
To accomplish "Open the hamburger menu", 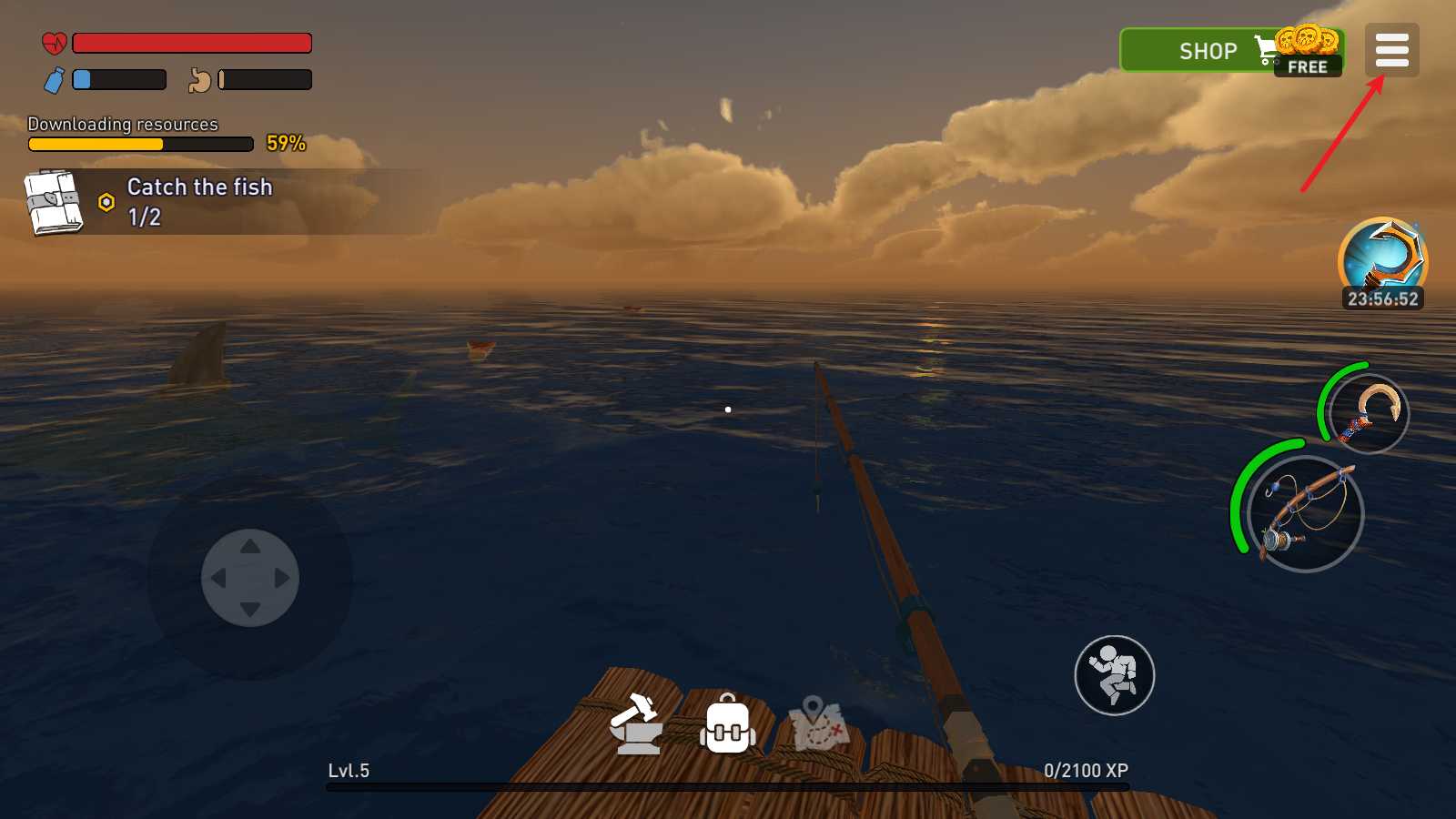I will pyautogui.click(x=1391, y=50).
